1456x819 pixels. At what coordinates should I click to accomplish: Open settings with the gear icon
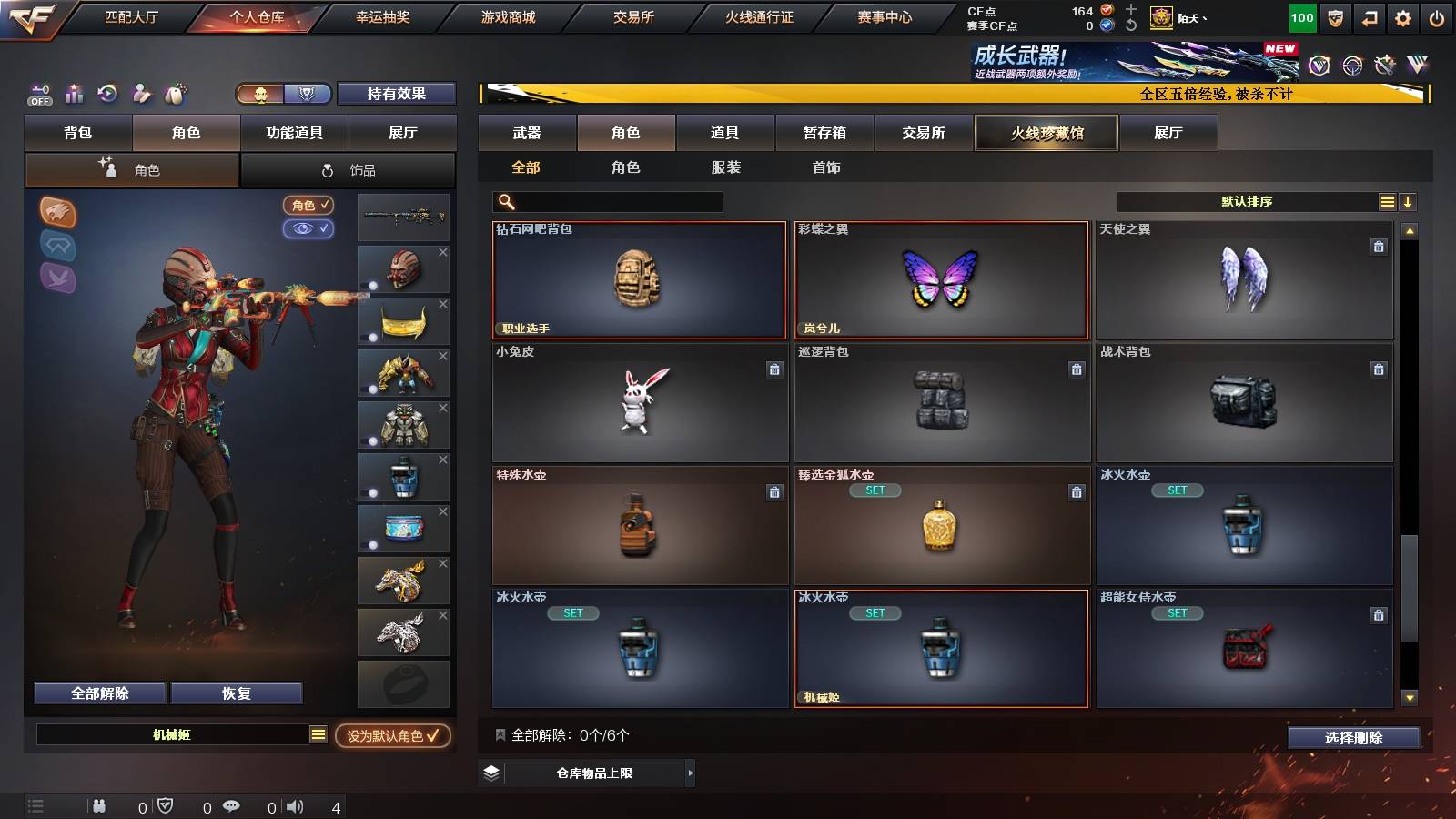pos(1402,16)
